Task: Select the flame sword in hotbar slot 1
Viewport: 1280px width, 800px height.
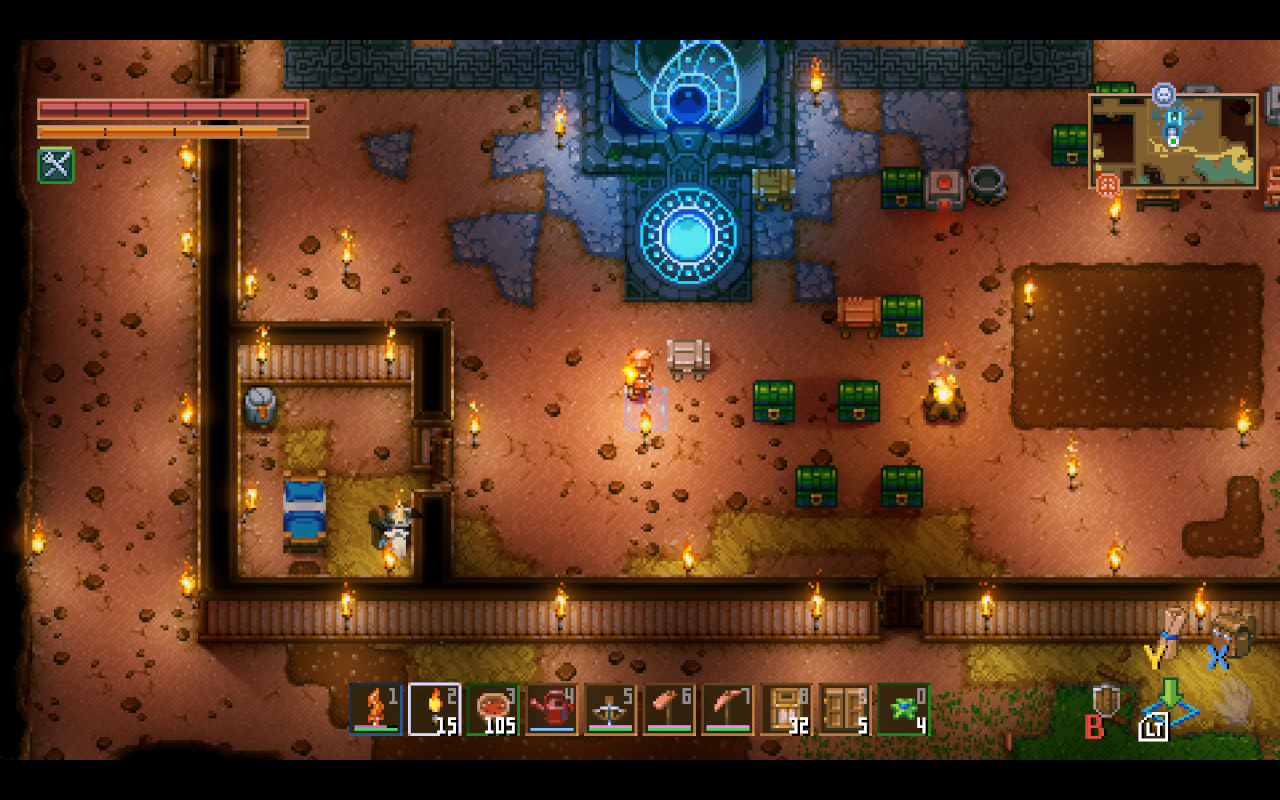Action: (x=376, y=709)
